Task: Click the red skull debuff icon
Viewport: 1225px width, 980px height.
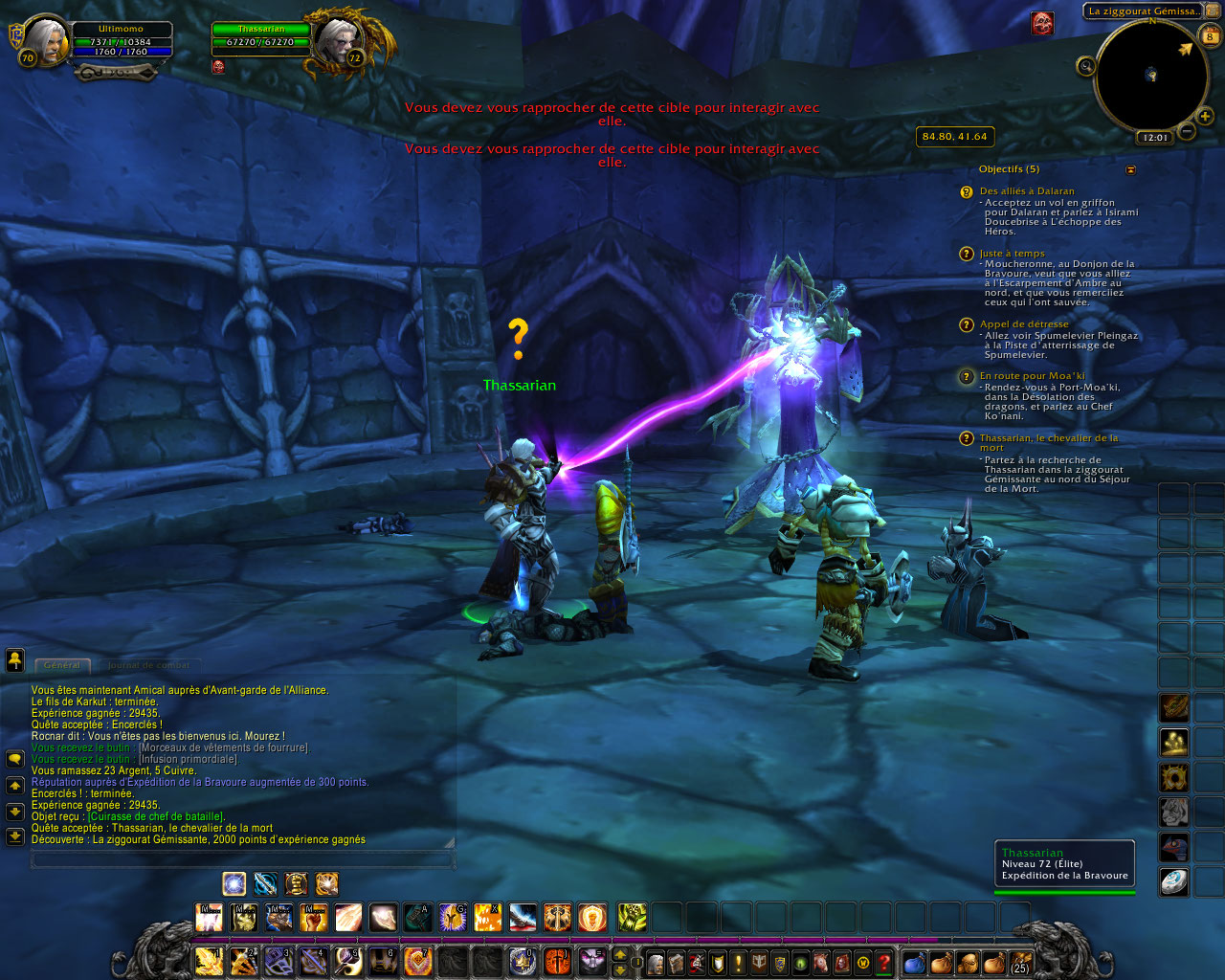Action: pos(1042,23)
